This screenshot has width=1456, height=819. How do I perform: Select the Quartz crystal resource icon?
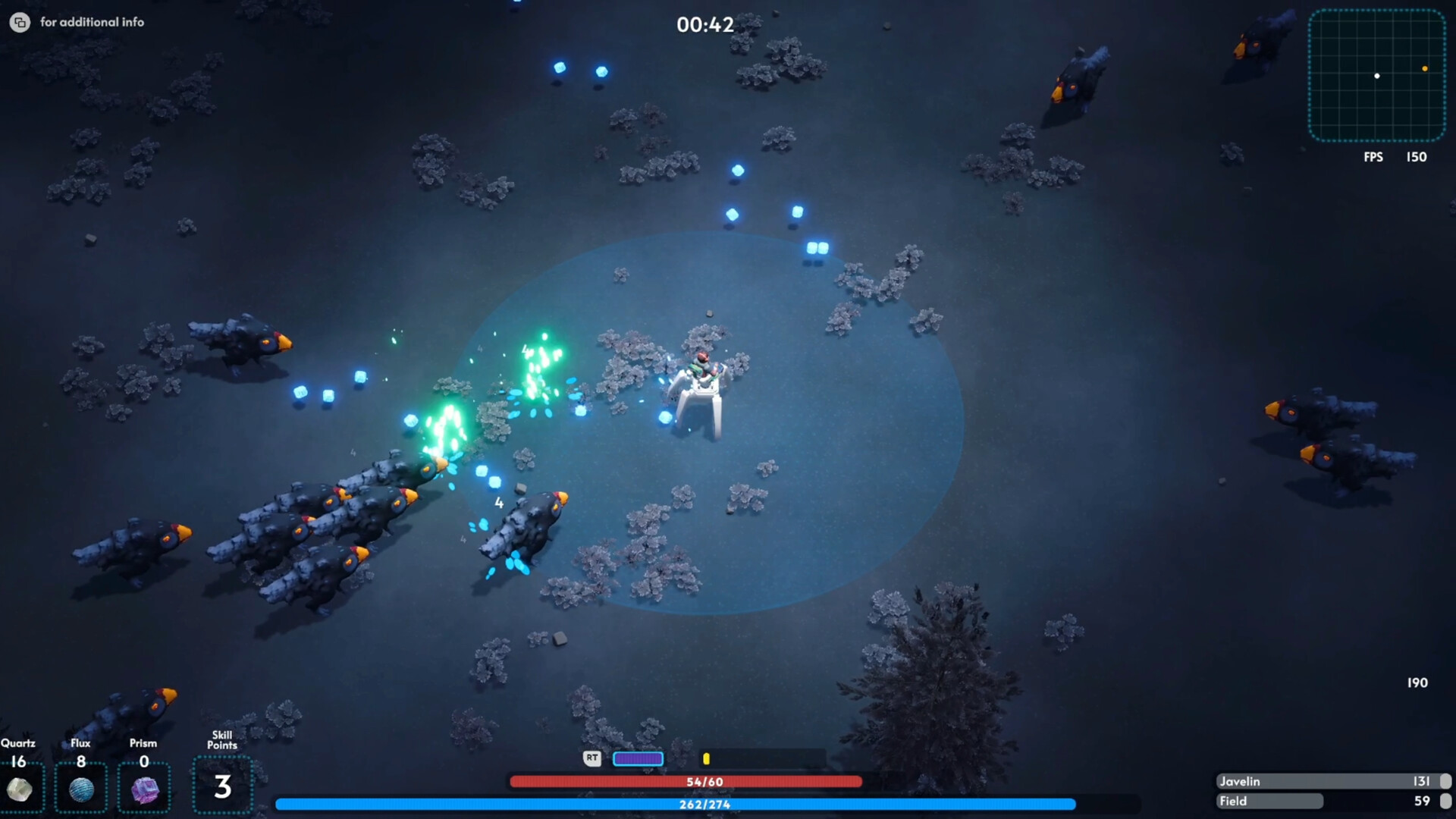pyautogui.click(x=21, y=789)
